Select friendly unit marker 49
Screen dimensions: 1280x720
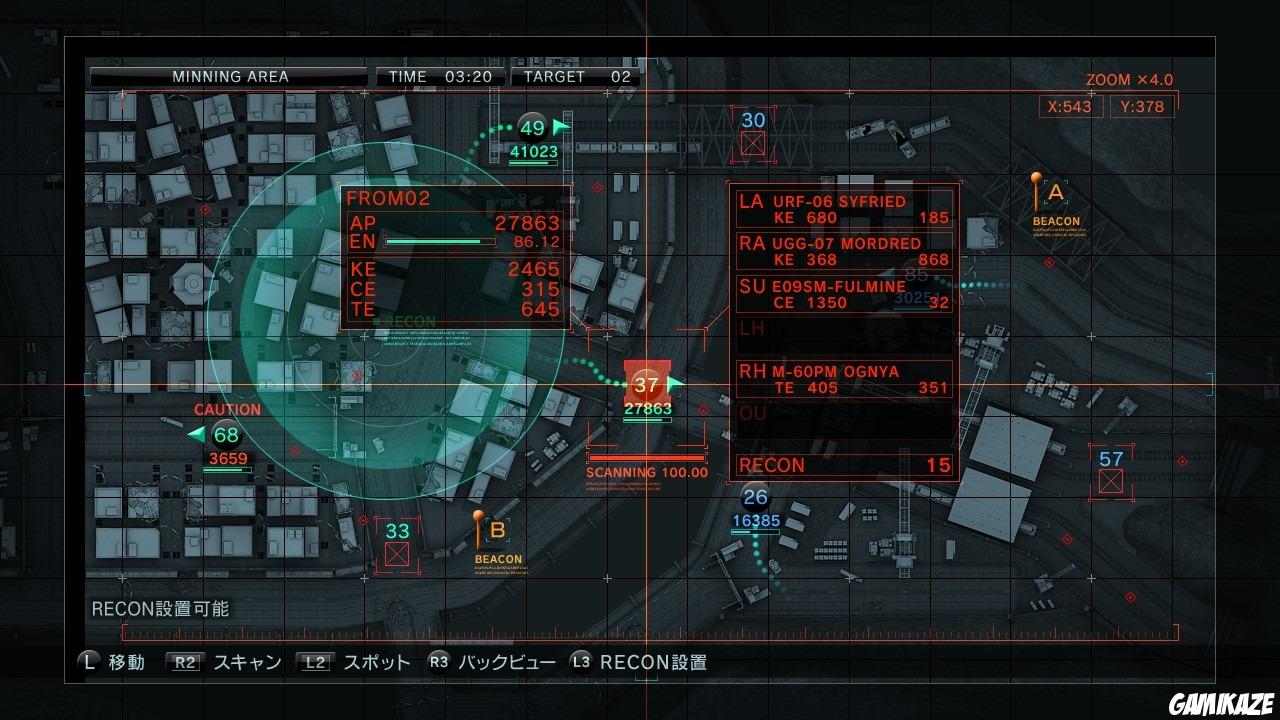tap(532, 128)
